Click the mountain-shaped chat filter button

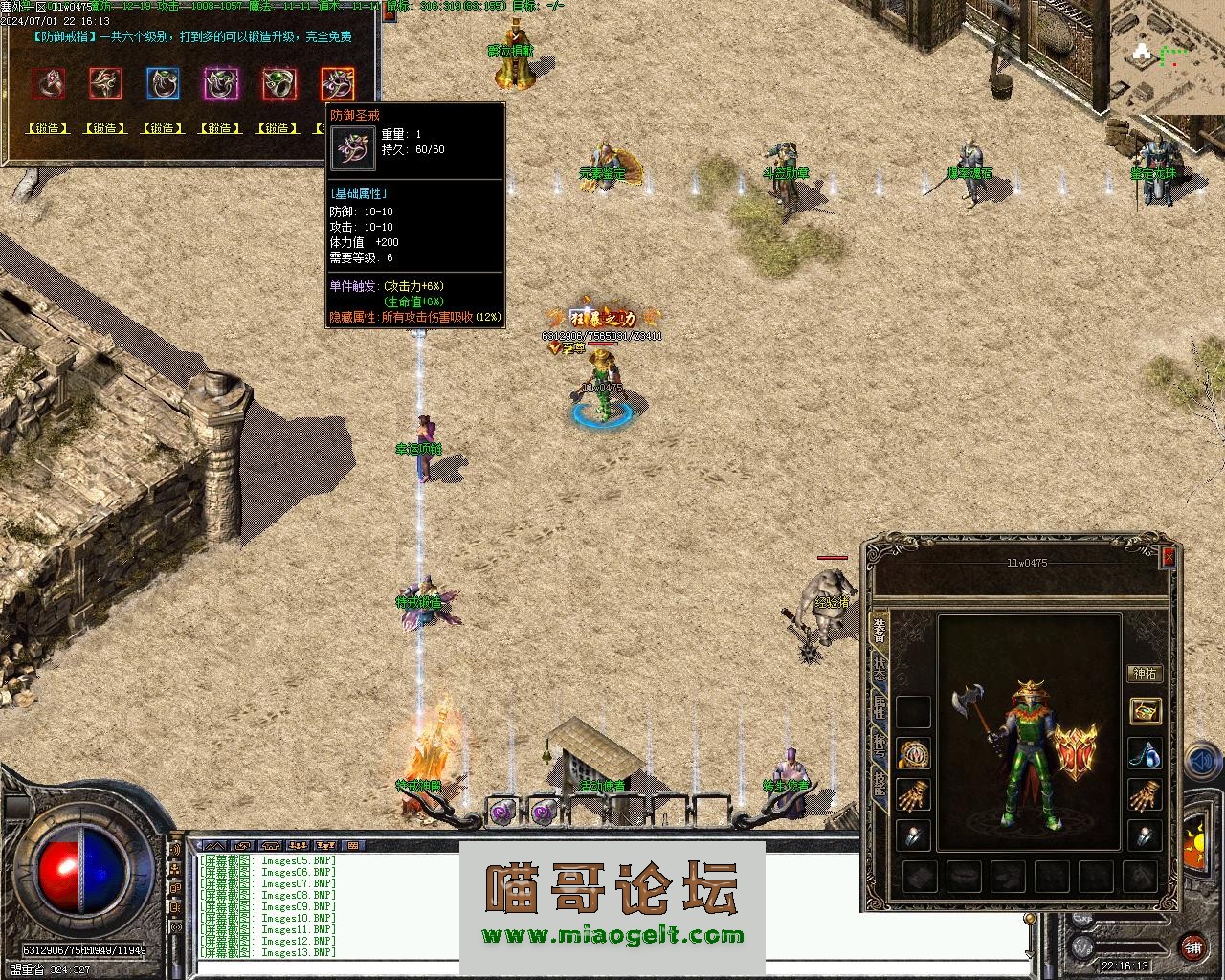pos(215,846)
